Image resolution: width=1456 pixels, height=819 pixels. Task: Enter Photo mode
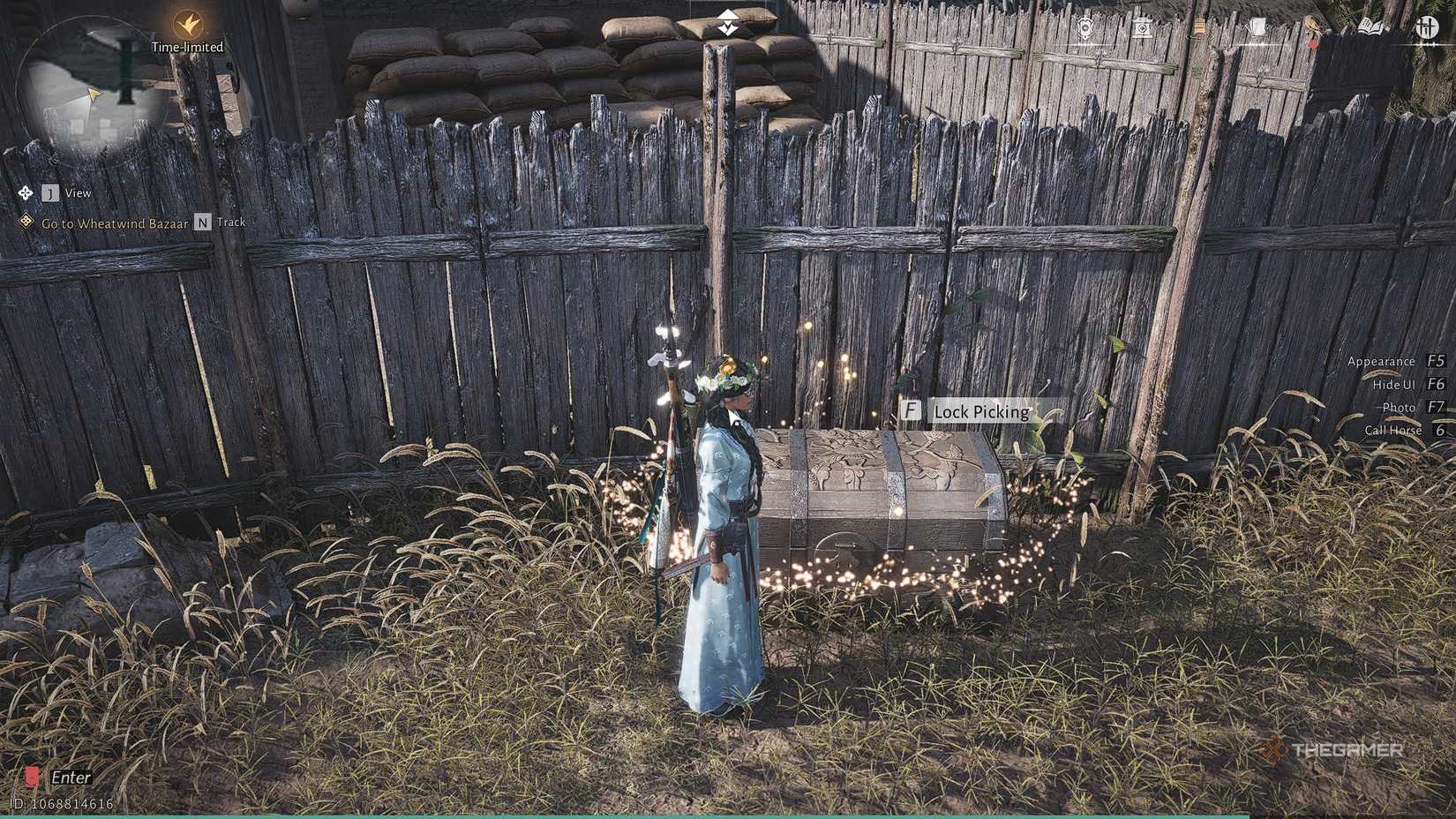(x=1400, y=407)
